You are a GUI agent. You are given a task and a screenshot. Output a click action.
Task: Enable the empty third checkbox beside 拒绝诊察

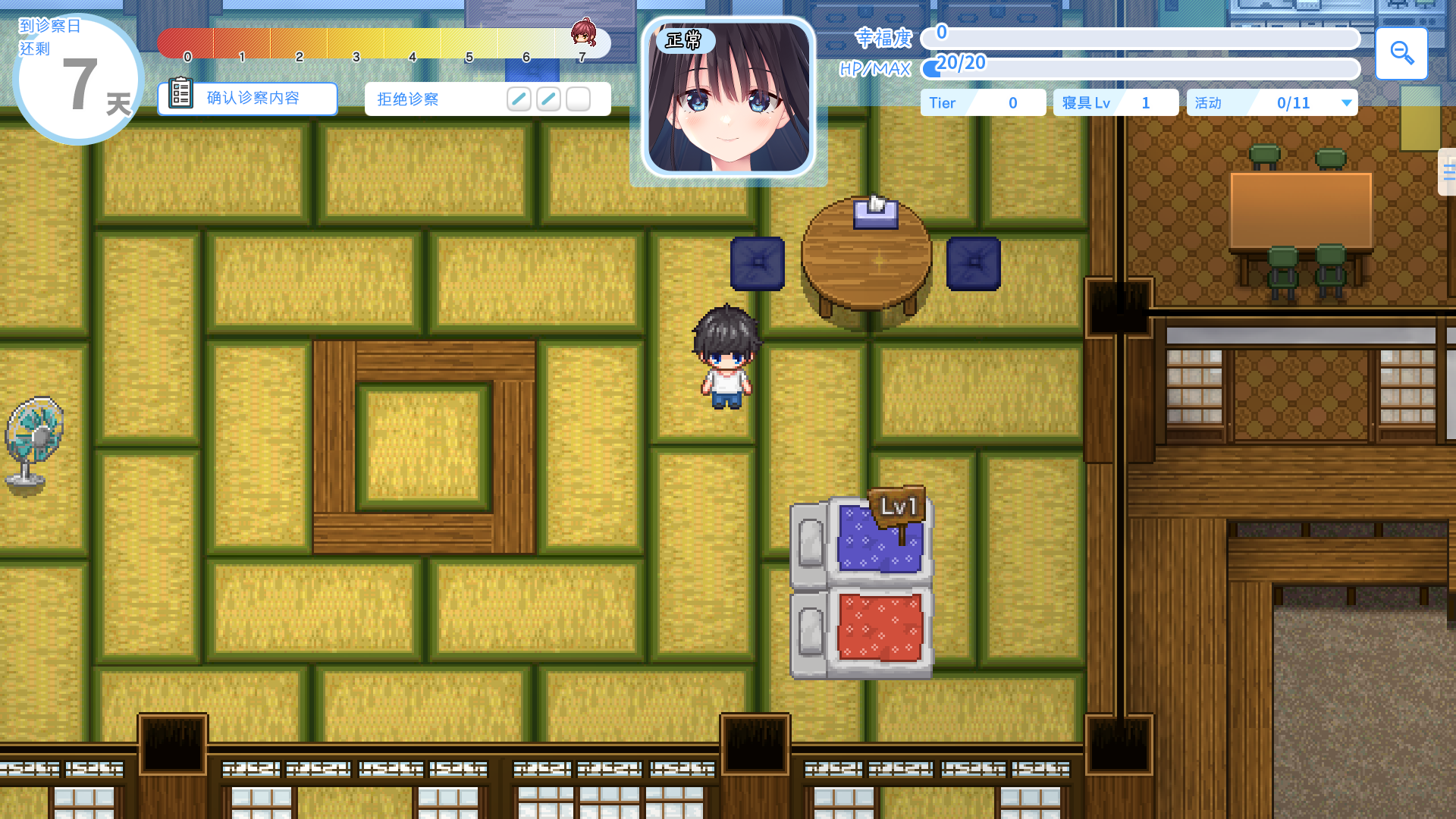(x=577, y=99)
